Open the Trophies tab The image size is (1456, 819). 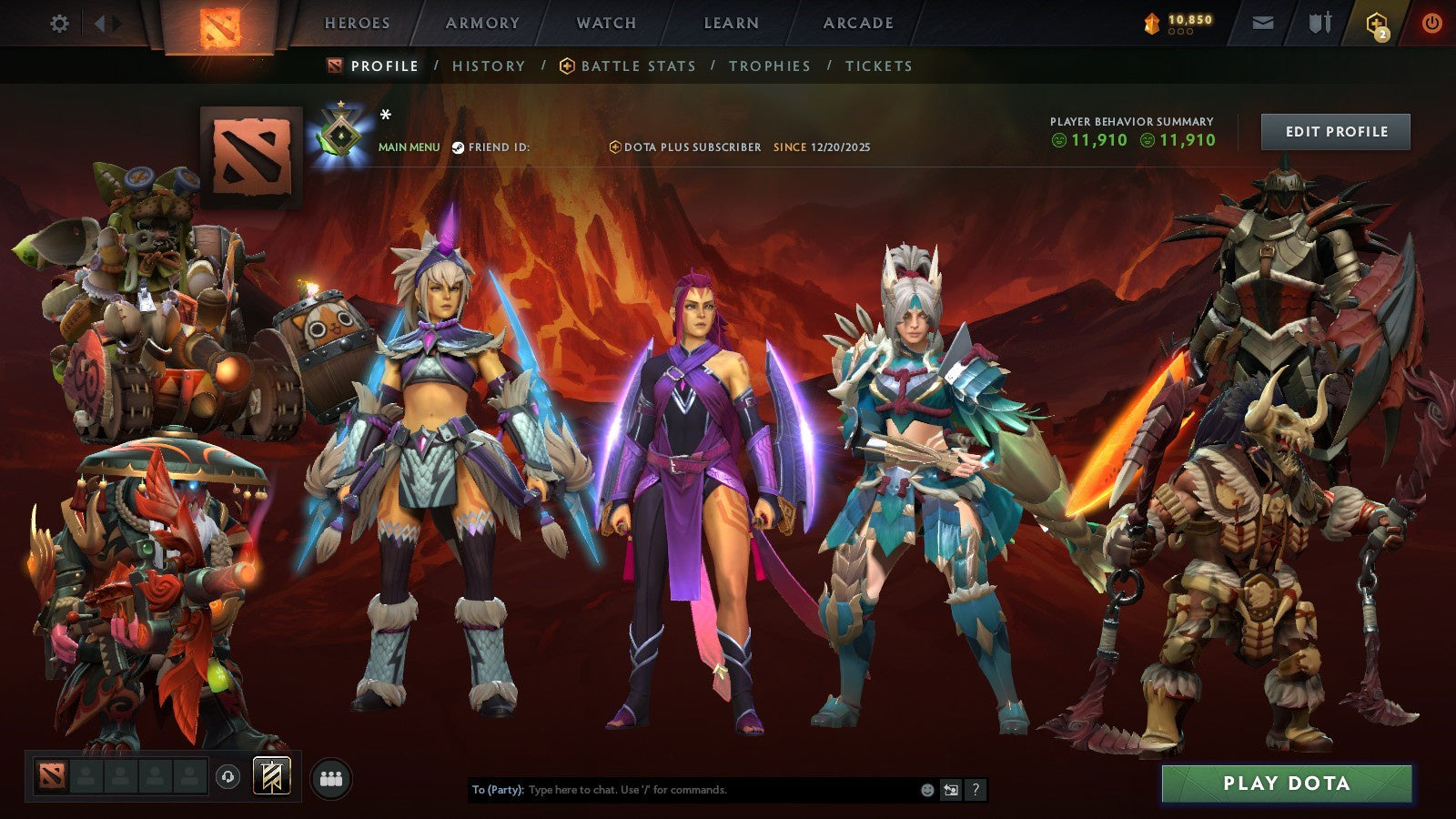click(768, 66)
